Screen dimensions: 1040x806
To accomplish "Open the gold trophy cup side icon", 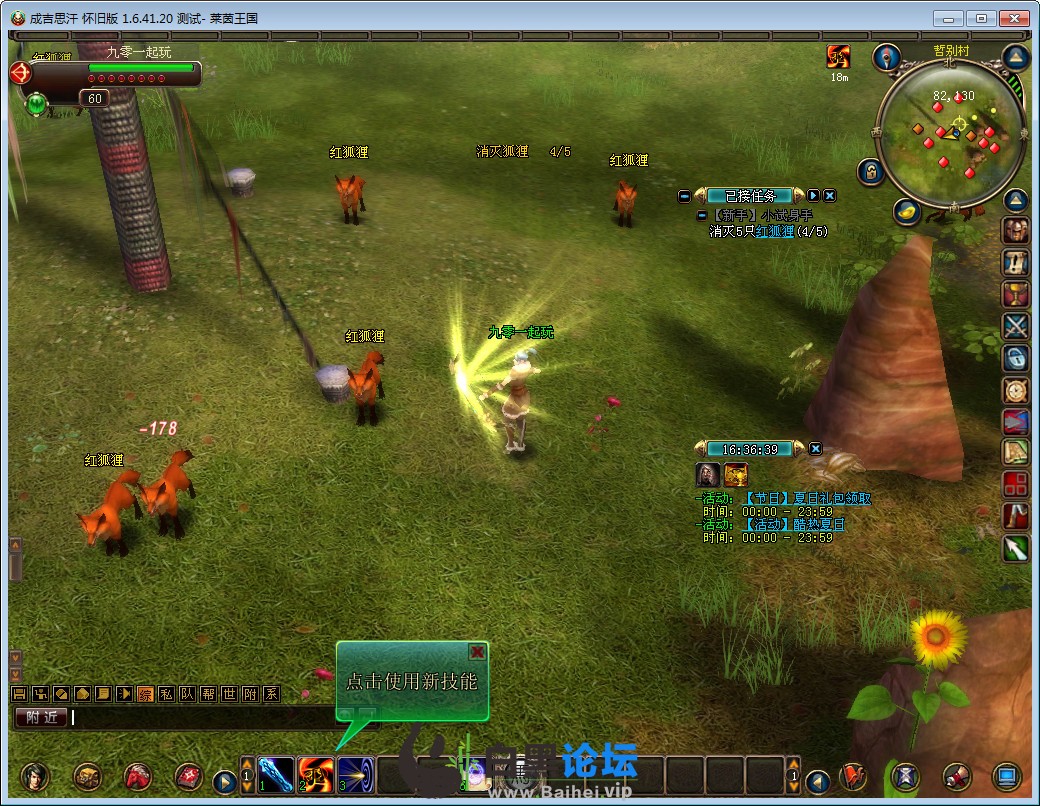I will coord(1016,294).
